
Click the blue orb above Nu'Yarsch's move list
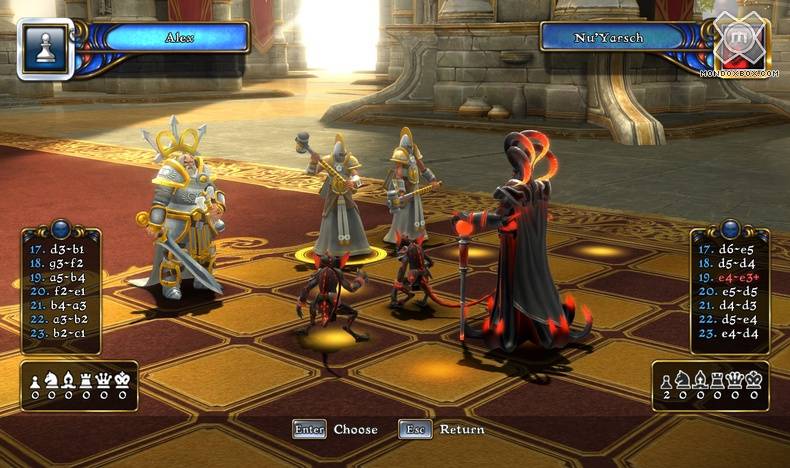tap(730, 228)
